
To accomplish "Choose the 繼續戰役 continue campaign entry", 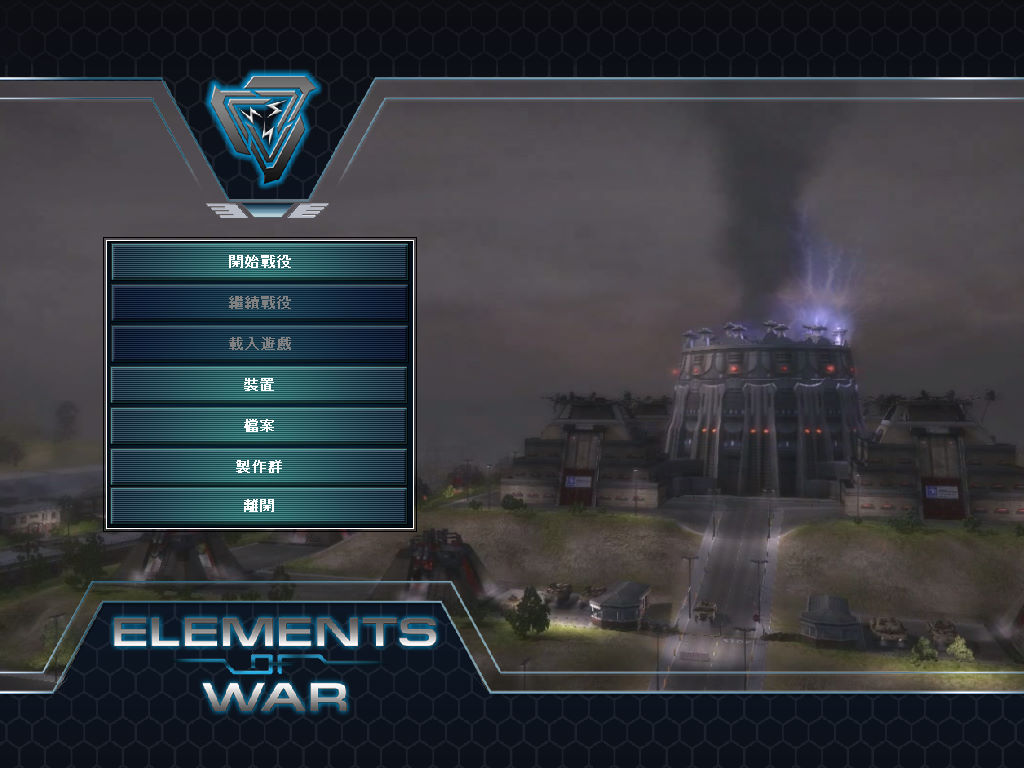I will pos(259,303).
